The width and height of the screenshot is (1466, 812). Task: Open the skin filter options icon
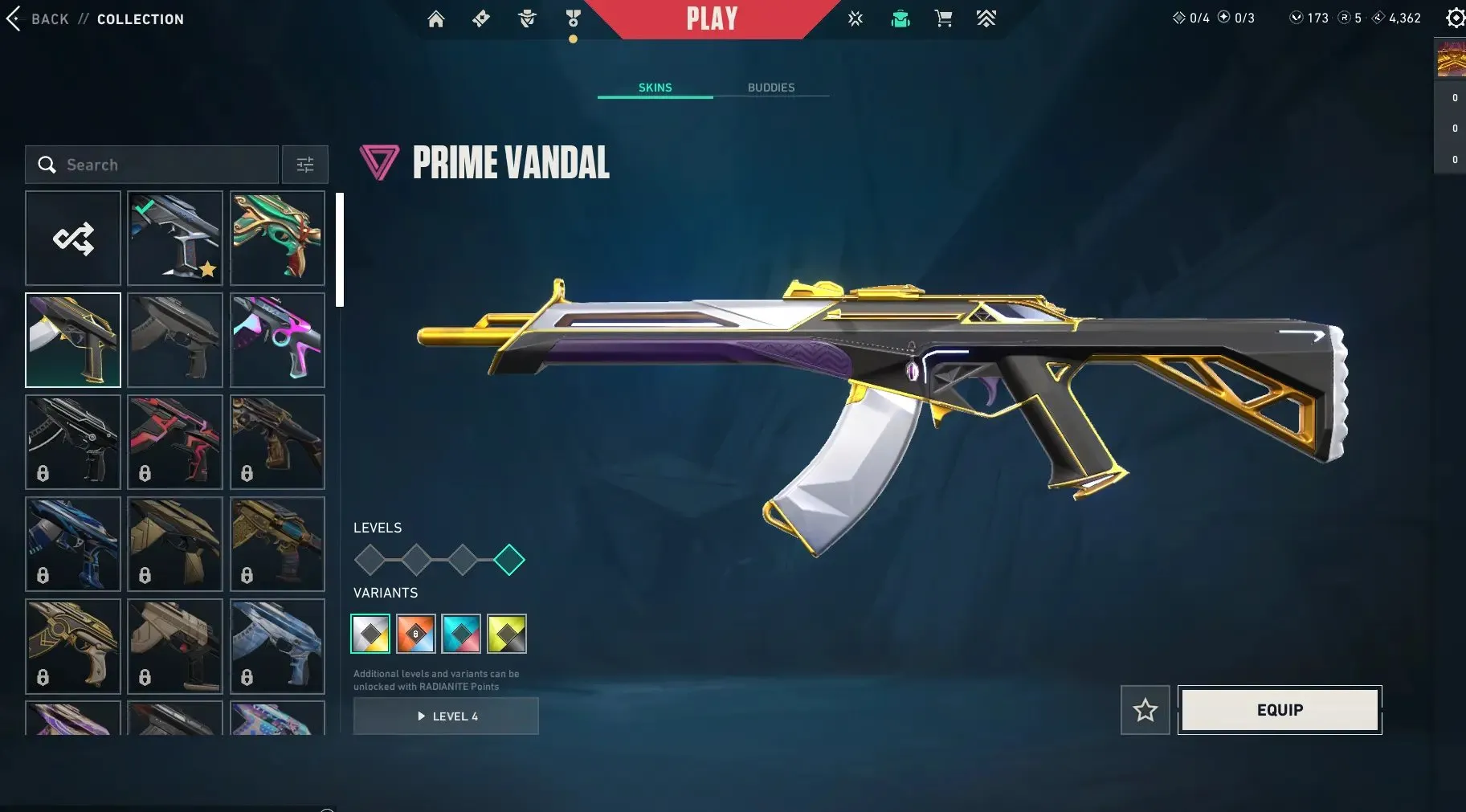click(x=304, y=164)
